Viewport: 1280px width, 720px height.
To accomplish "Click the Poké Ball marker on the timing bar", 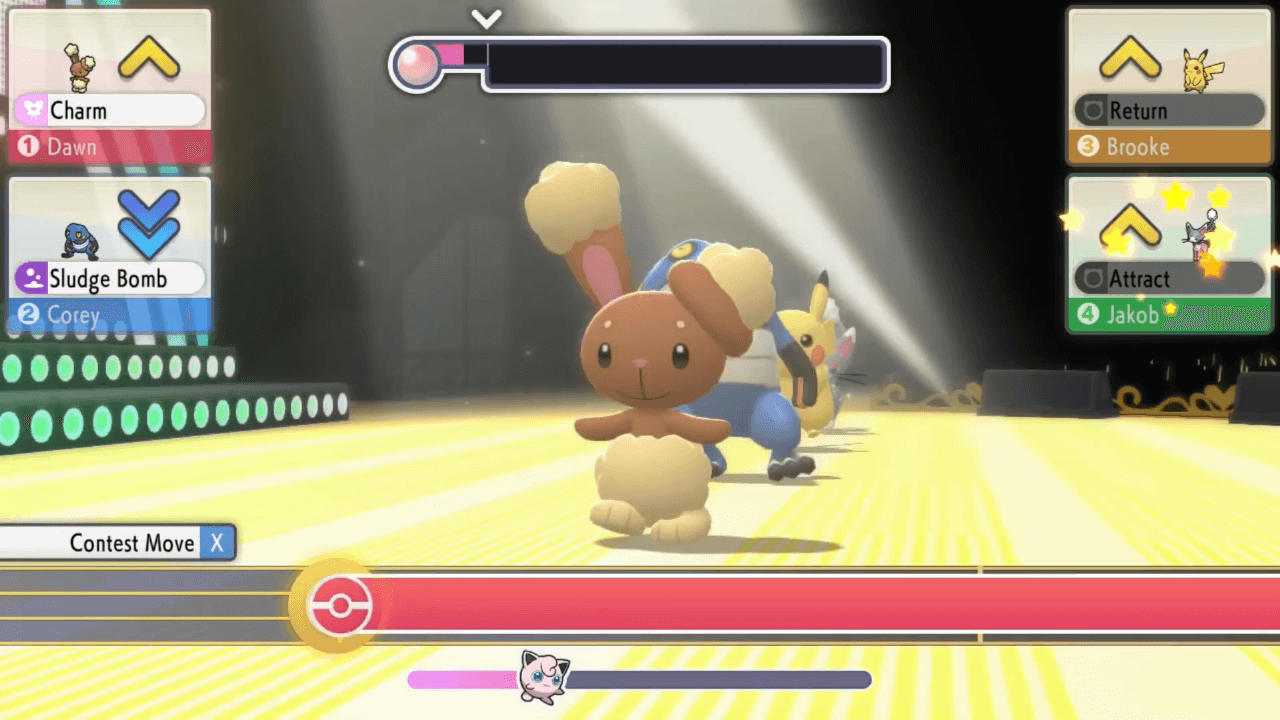I will coord(340,606).
